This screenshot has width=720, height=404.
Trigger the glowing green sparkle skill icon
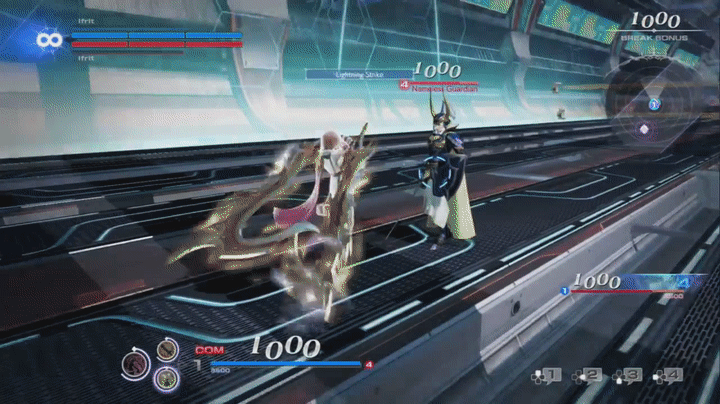coord(166,378)
